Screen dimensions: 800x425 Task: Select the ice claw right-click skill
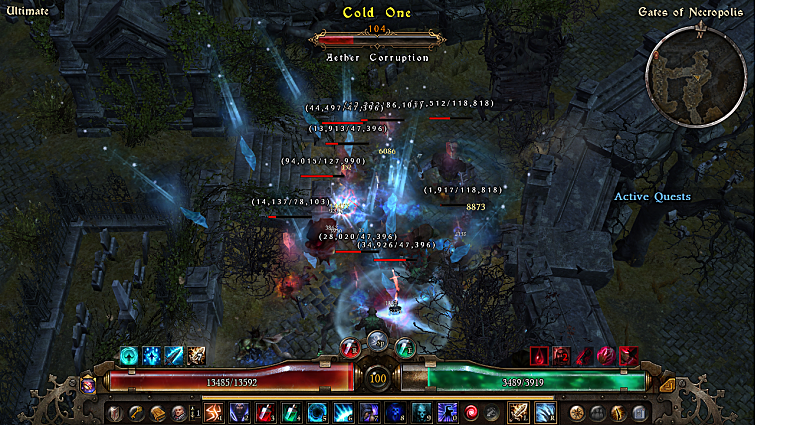[x=546, y=411]
